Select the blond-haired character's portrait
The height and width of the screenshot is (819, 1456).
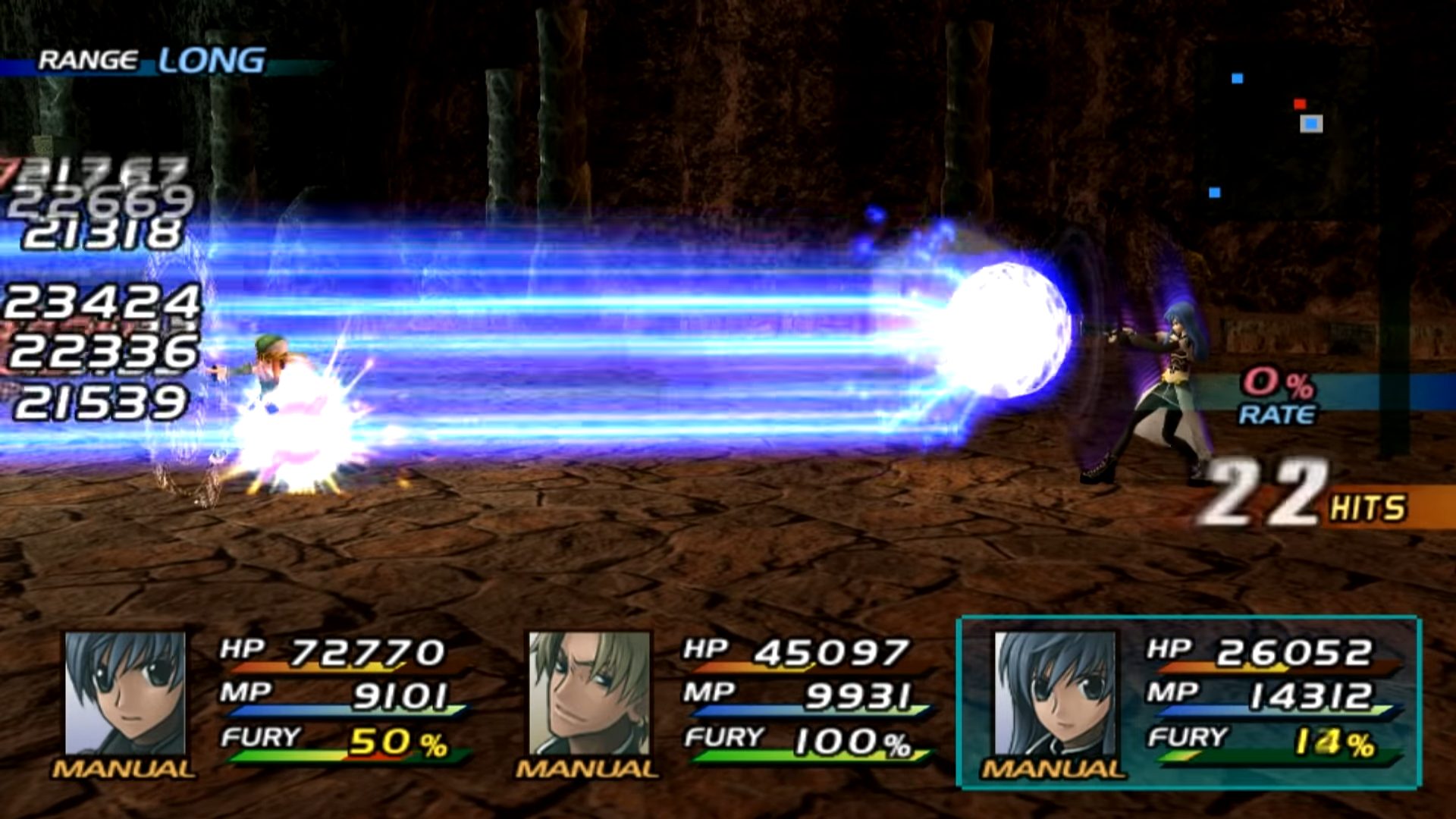(x=589, y=694)
